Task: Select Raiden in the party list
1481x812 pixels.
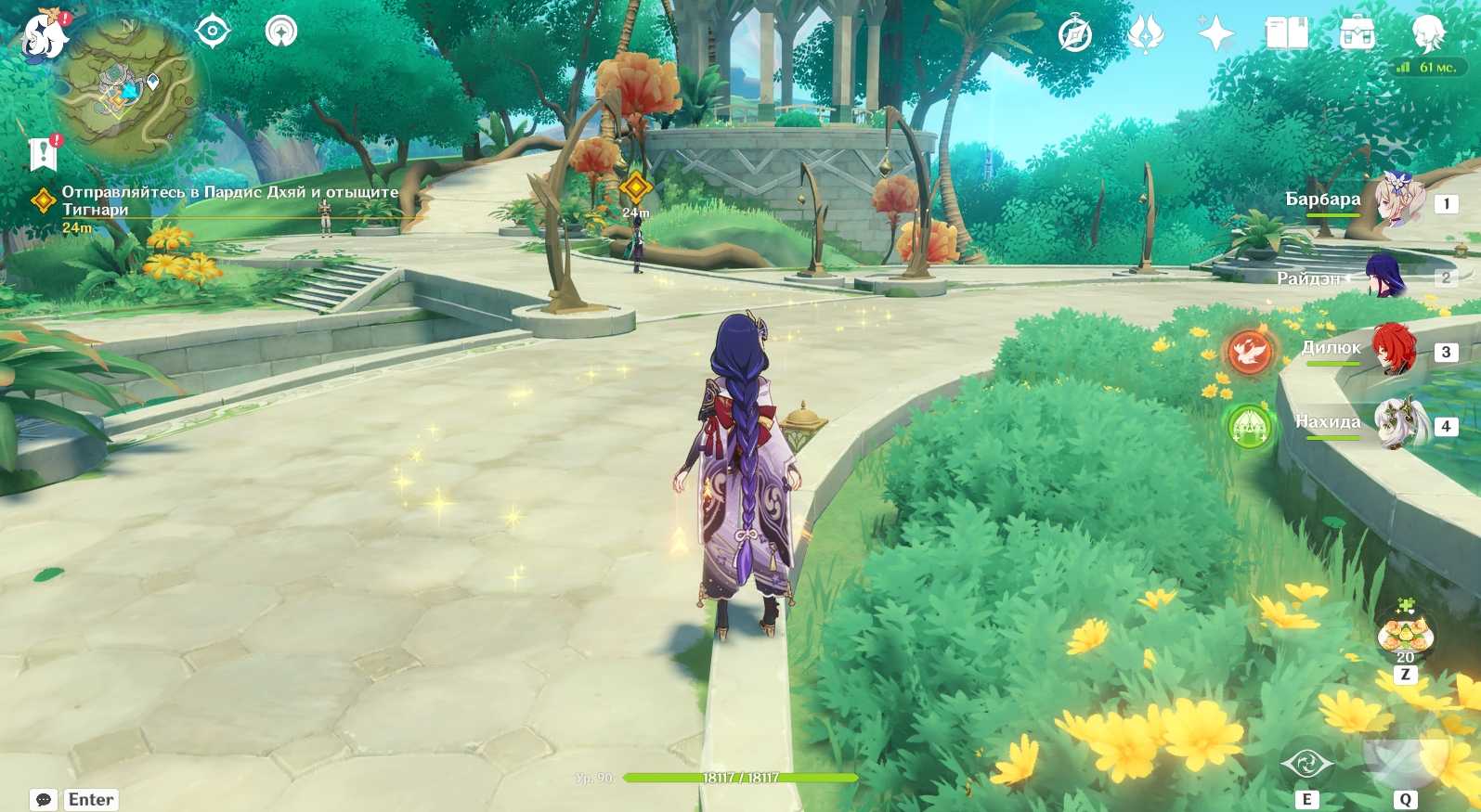Action: pos(1387,277)
